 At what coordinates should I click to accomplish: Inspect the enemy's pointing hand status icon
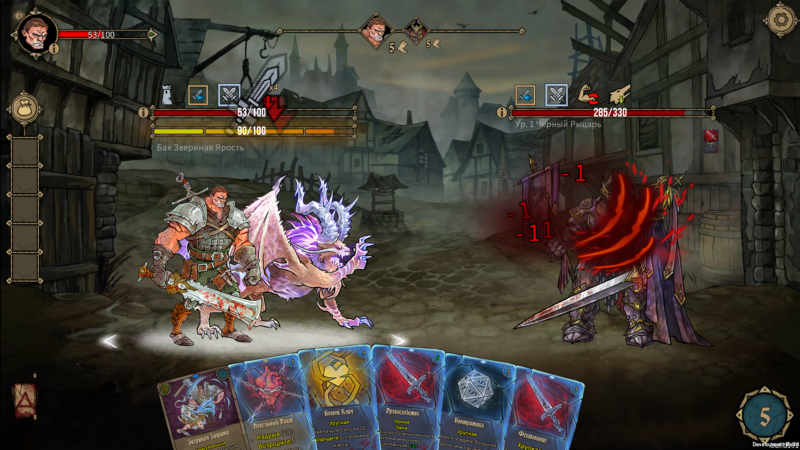tap(618, 94)
